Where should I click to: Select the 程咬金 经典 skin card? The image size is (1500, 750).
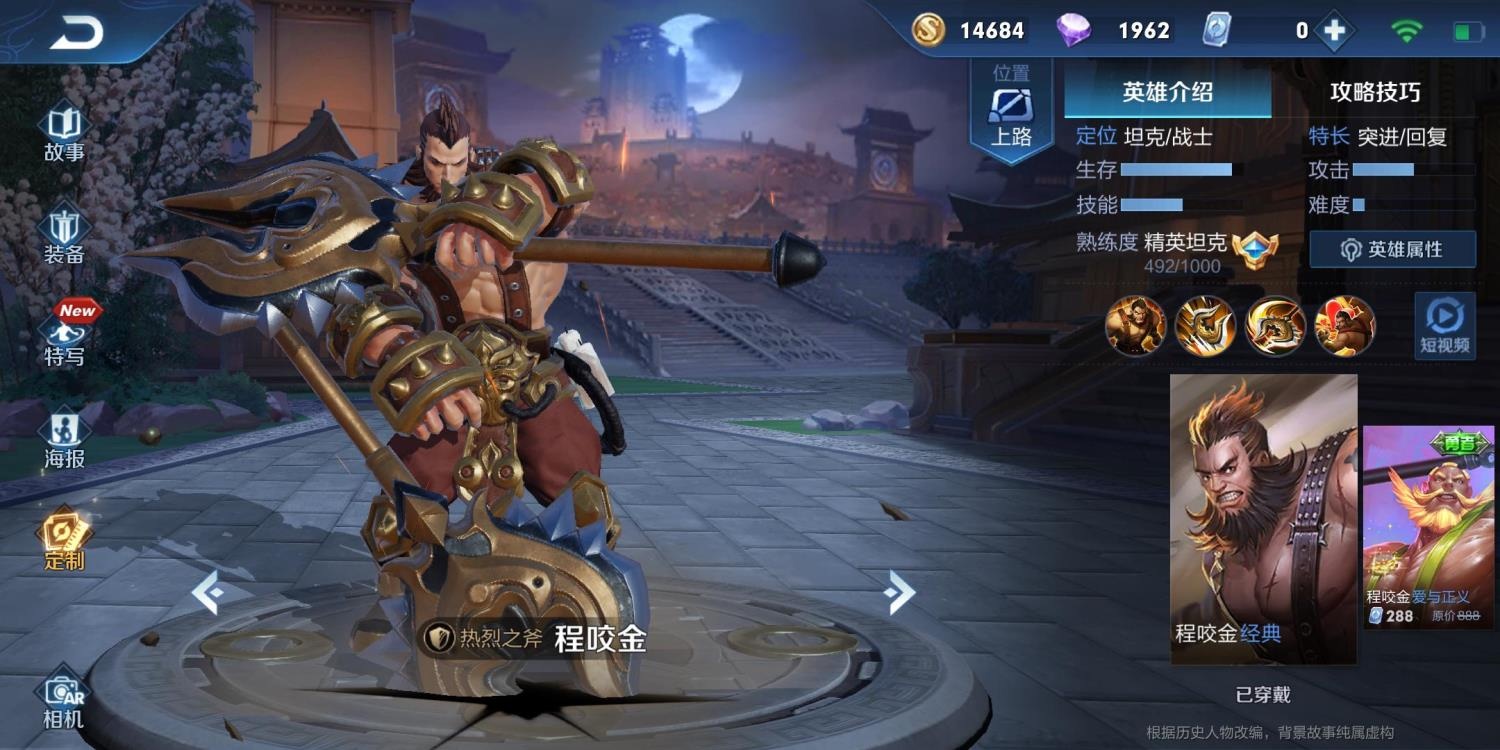coord(1263,518)
